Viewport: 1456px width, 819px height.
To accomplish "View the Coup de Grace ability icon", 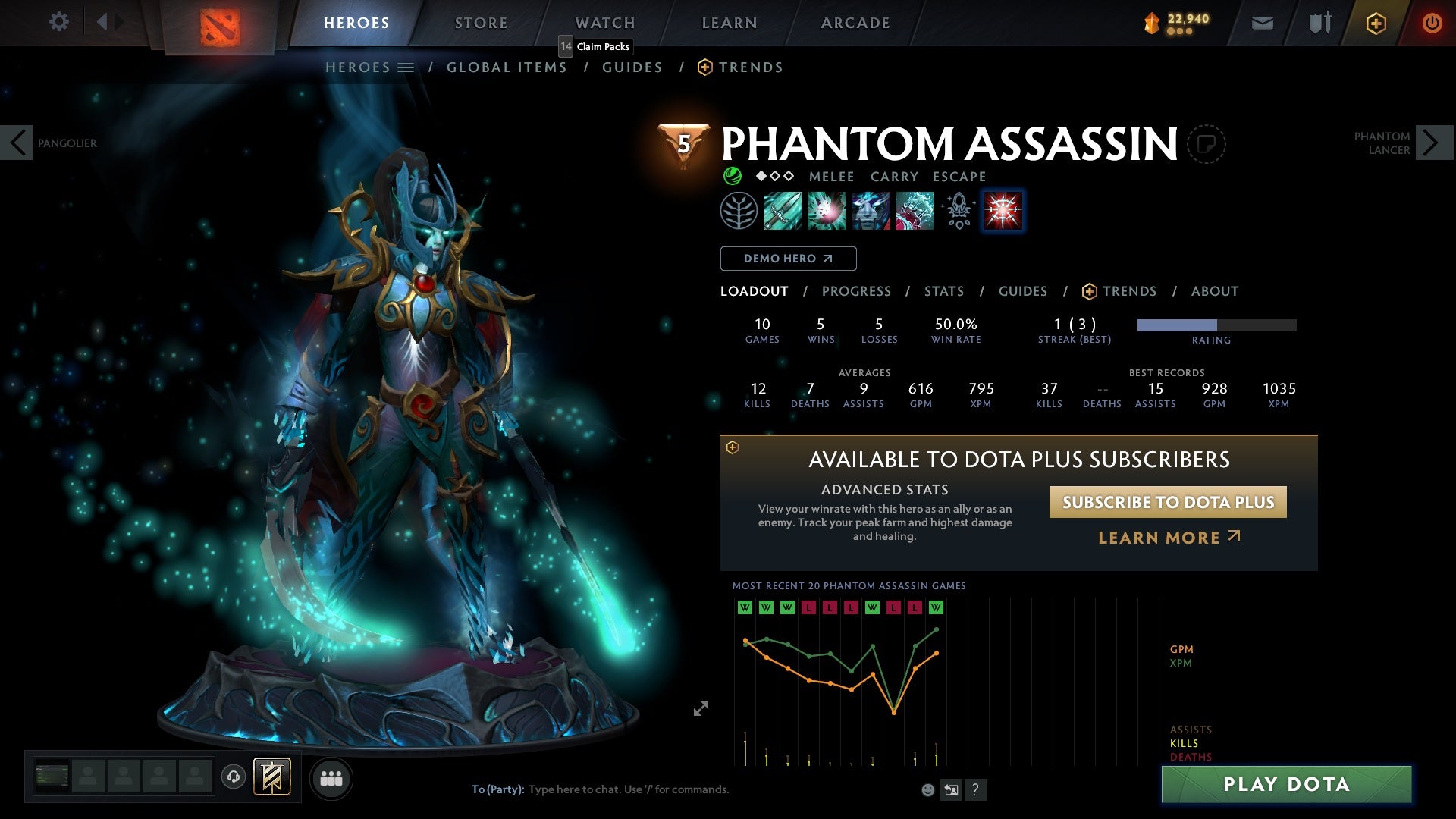I will pyautogui.click(x=1003, y=212).
